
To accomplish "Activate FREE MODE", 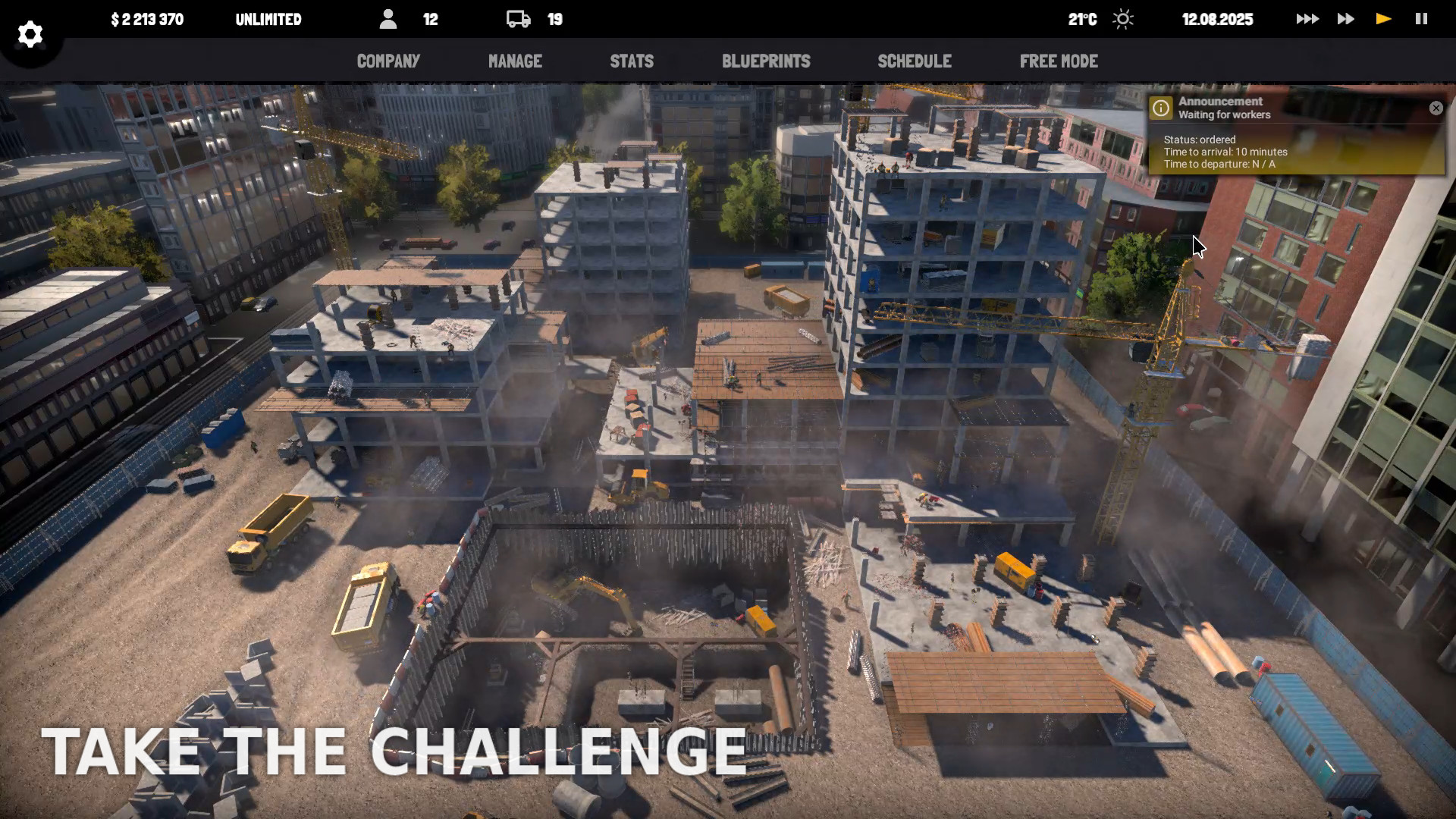I will [1059, 61].
